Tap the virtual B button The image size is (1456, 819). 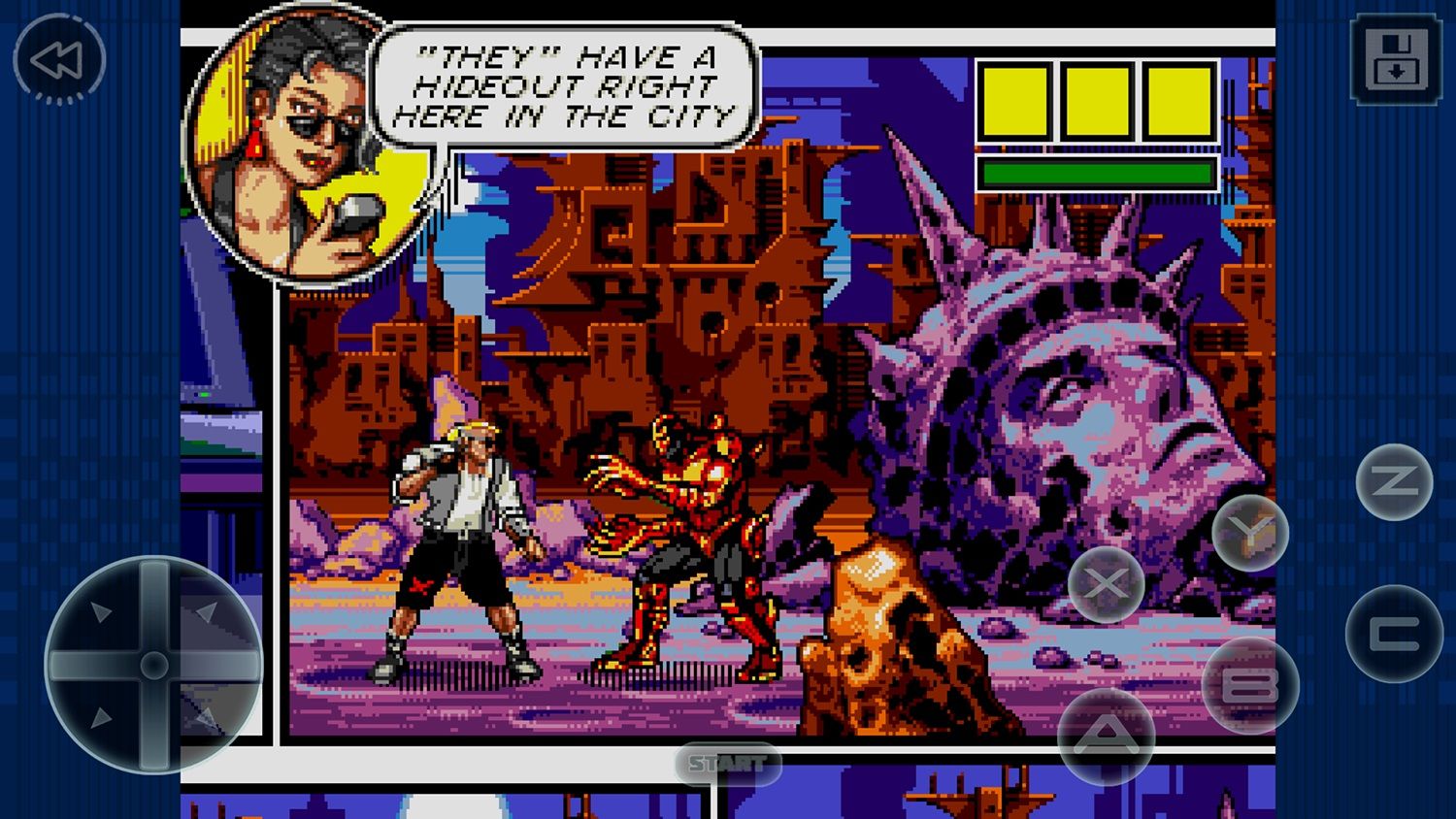1249,685
